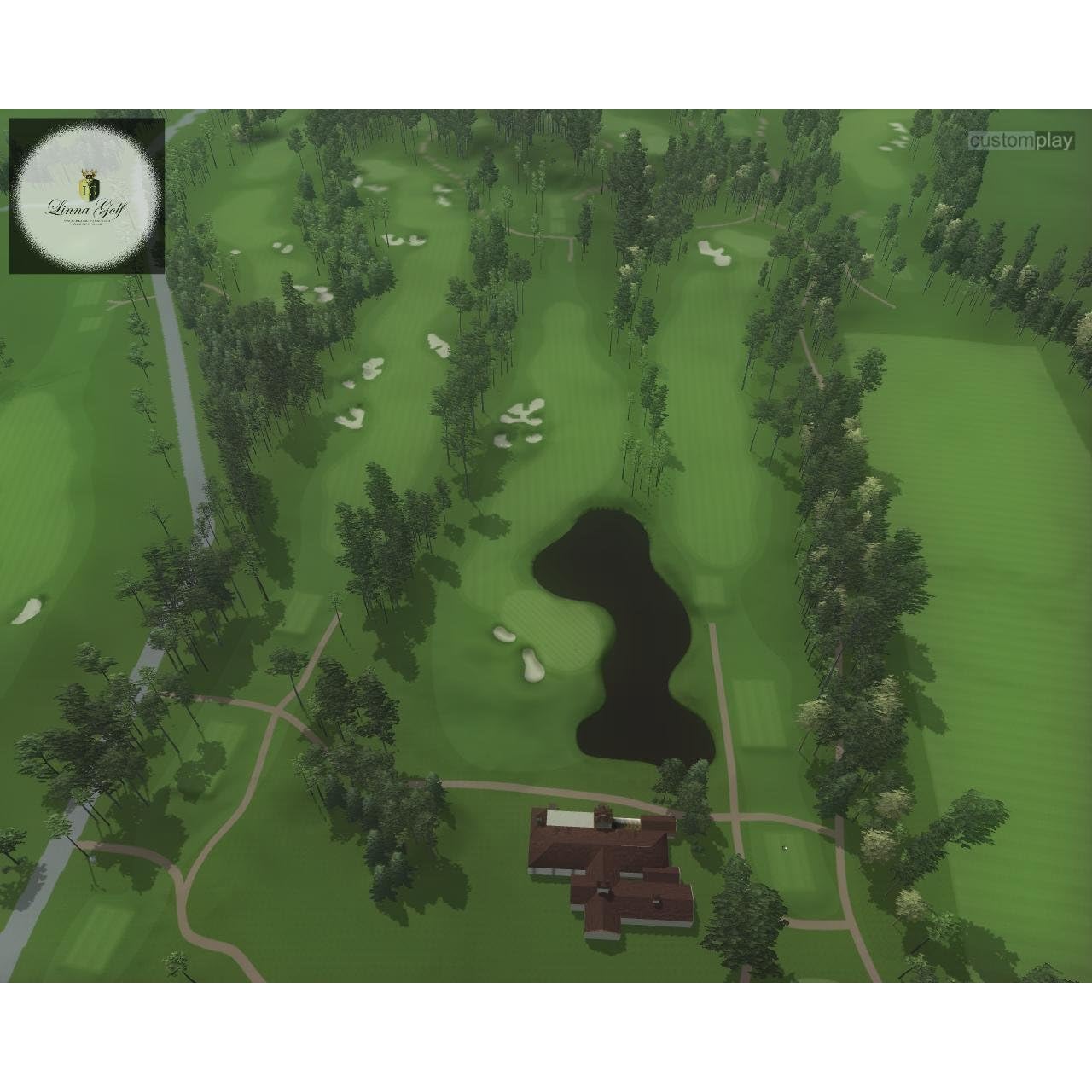
Task: Click the Linna Golf course logo
Action: tap(86, 196)
